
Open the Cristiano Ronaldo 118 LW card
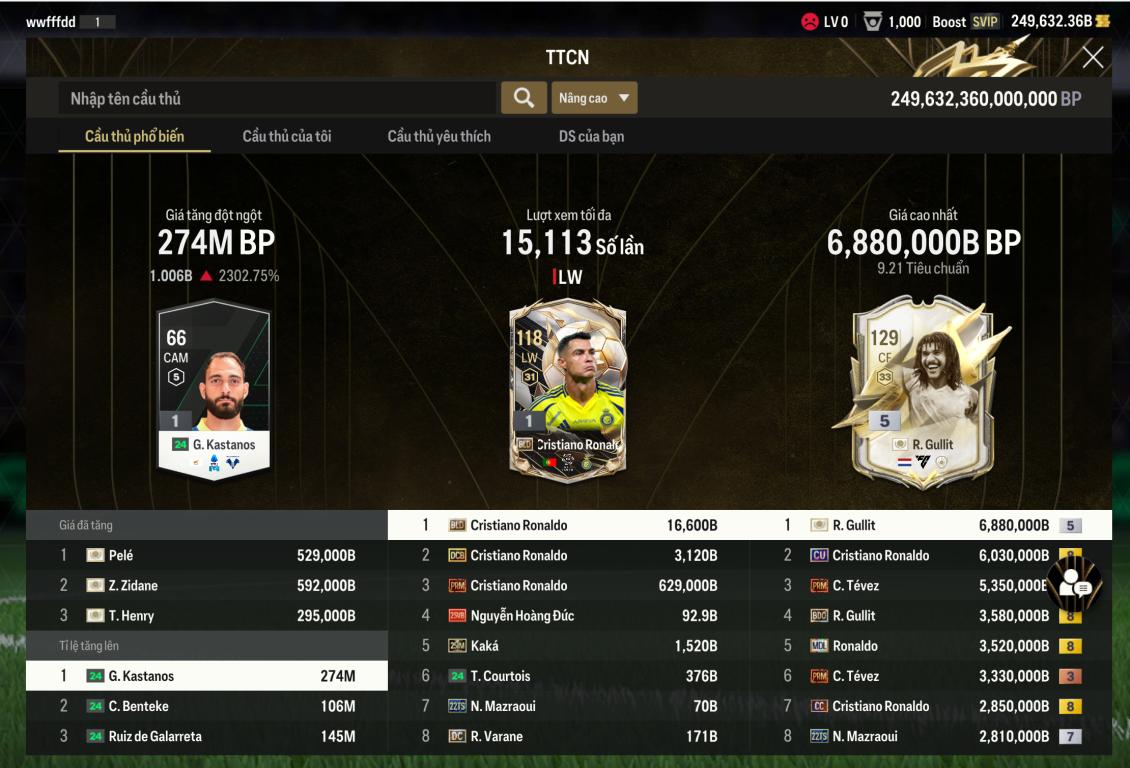coord(567,390)
